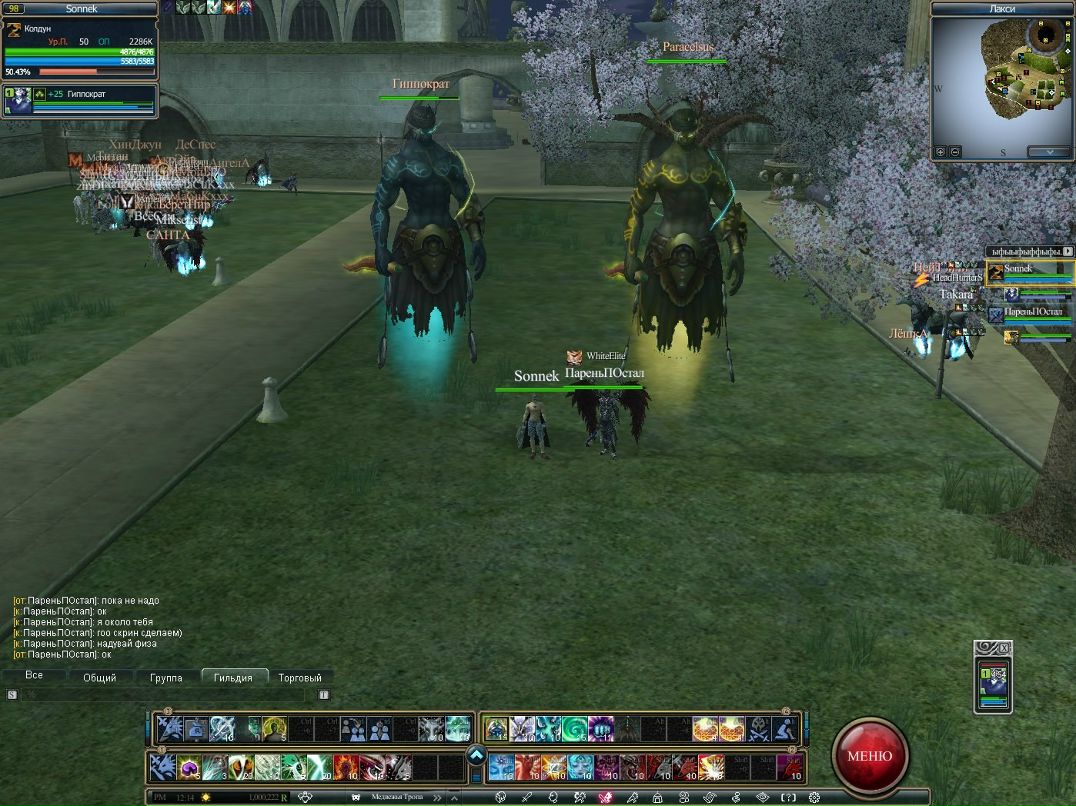Zoom out the minimap with minus button
Image resolution: width=1076 pixels, height=806 pixels.
click(x=955, y=152)
